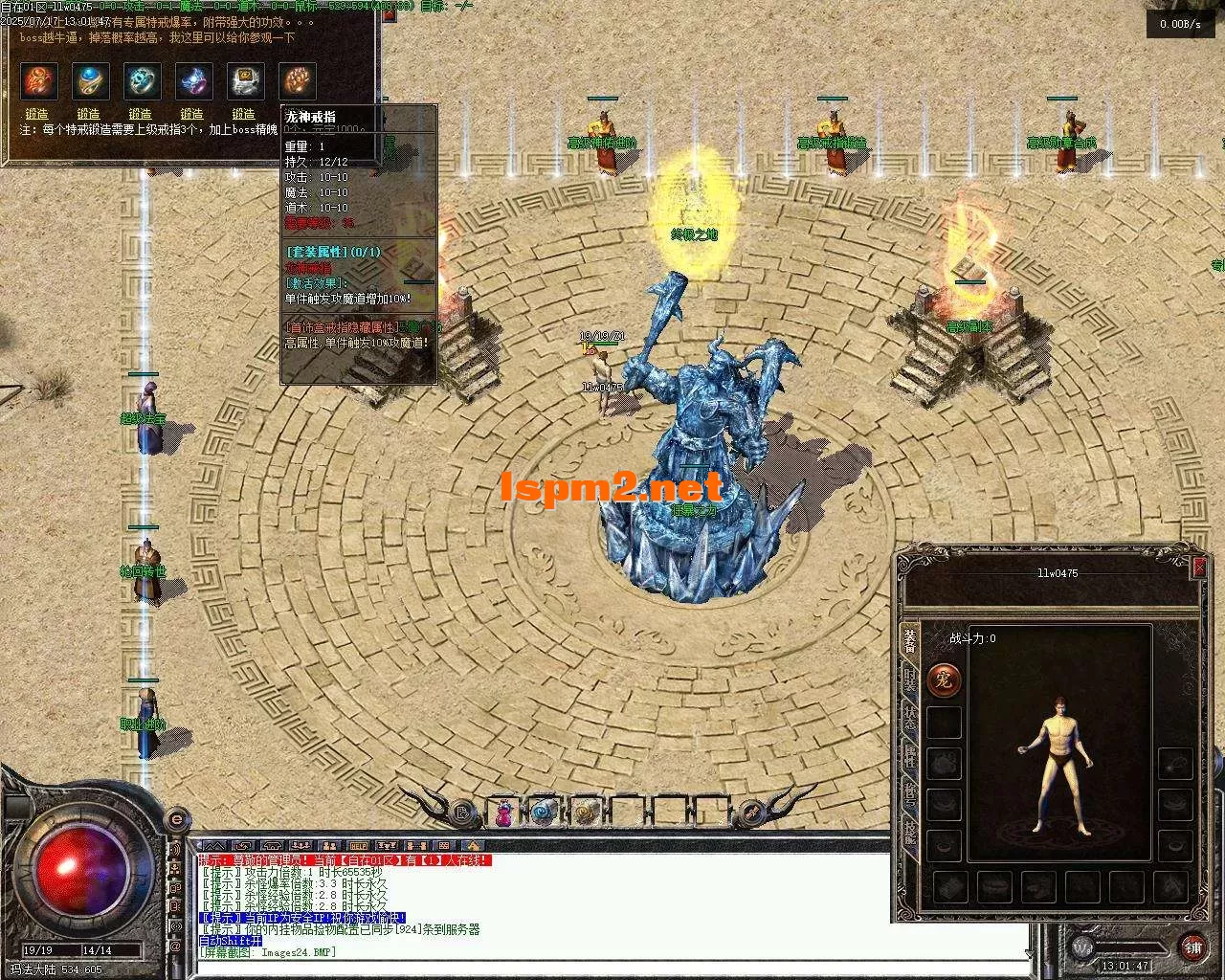1225x980 pixels.
Task: Click the round 'e' button above chat
Action: pyautogui.click(x=176, y=820)
